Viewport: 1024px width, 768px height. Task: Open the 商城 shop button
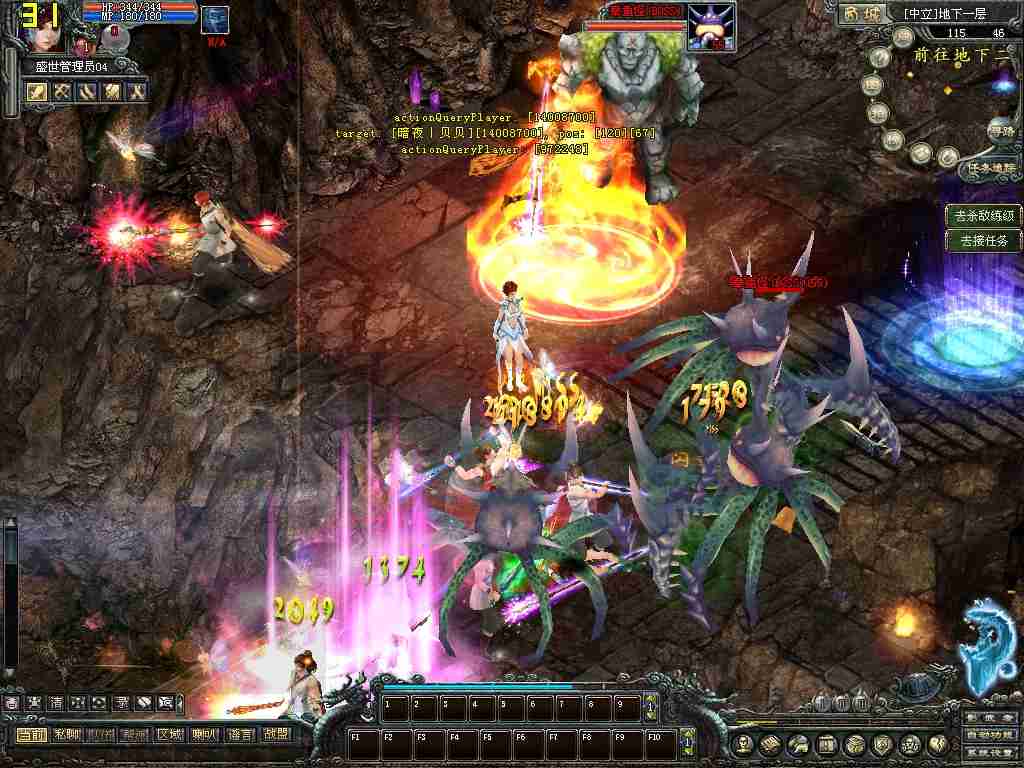(862, 14)
